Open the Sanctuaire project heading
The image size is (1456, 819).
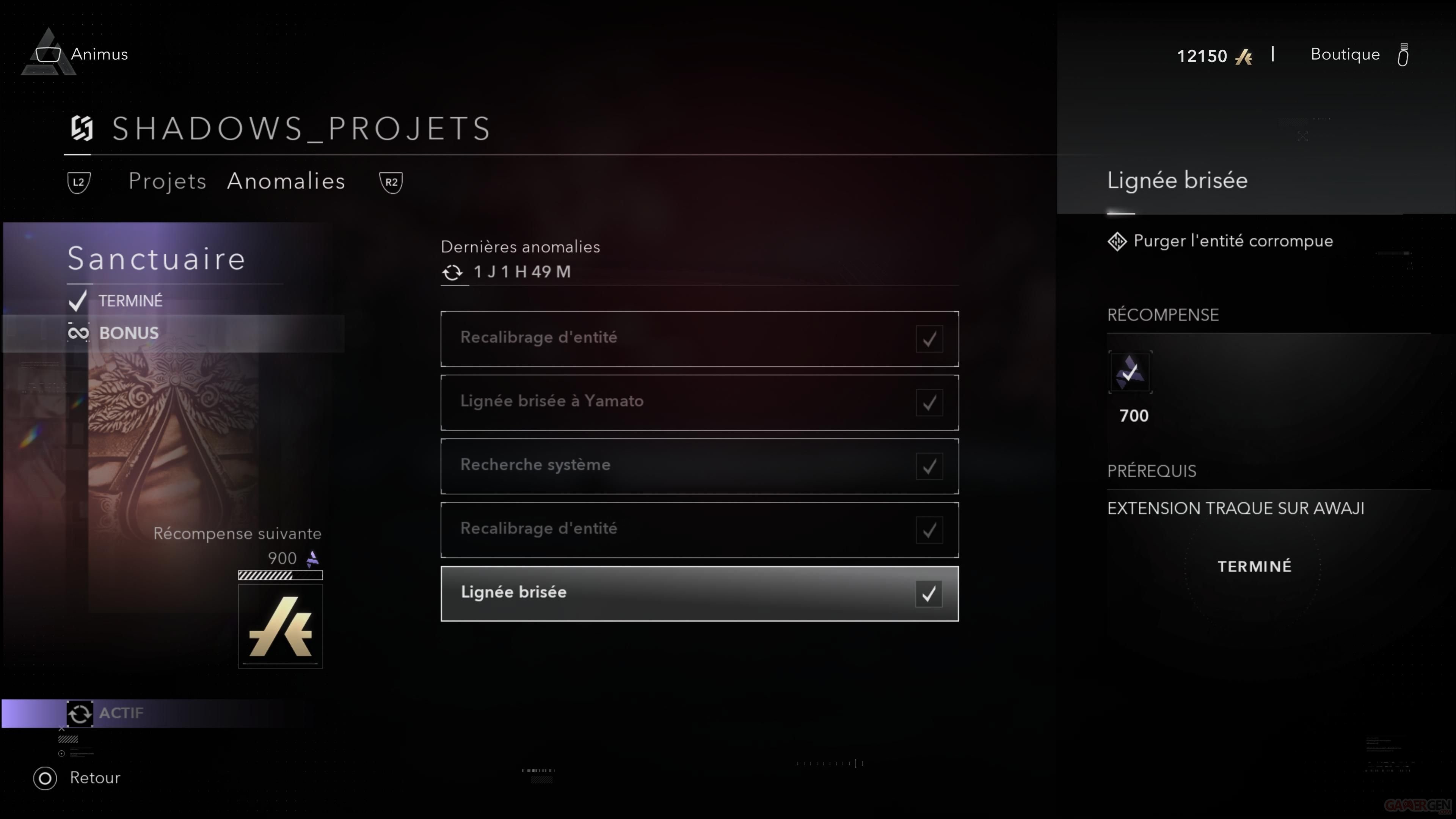[156, 259]
